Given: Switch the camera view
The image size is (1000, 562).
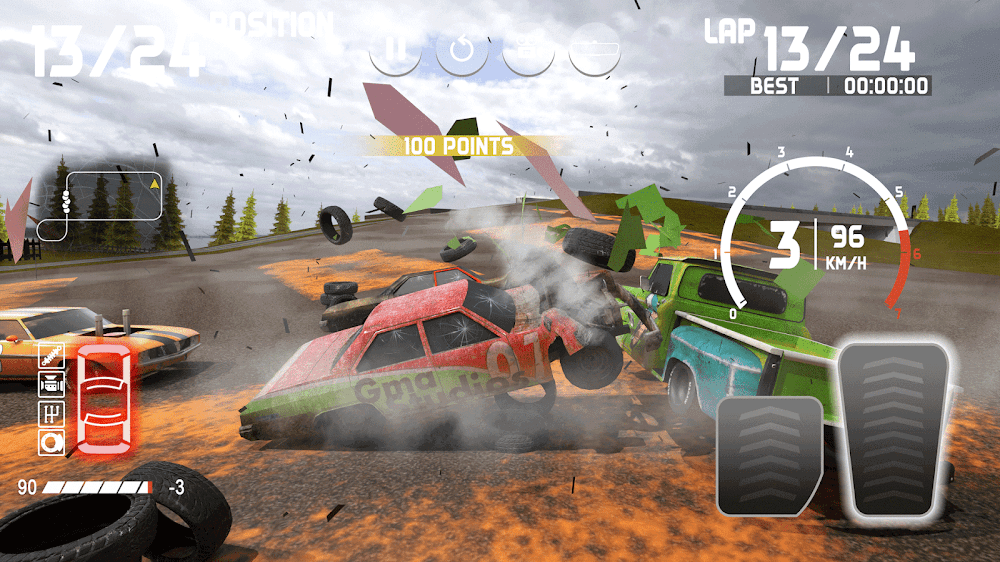Looking at the screenshot, I should [528, 50].
